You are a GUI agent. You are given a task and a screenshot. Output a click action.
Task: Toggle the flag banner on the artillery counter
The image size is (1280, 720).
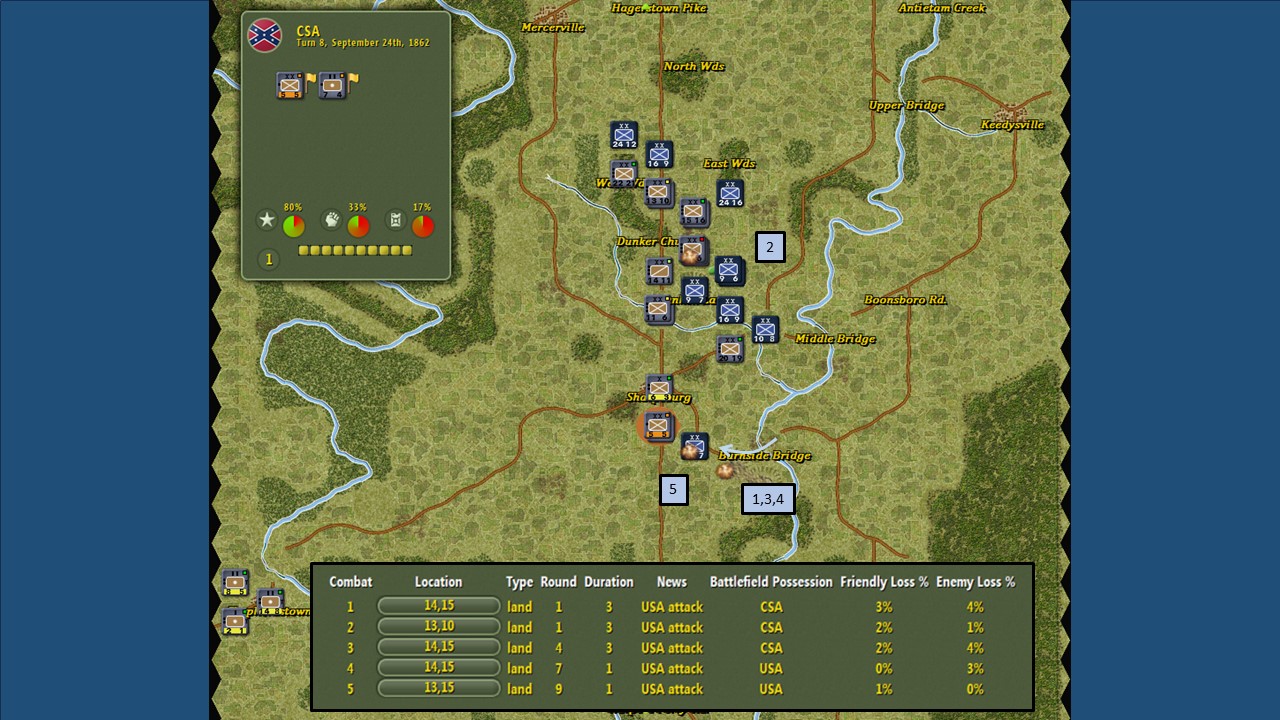pos(353,83)
